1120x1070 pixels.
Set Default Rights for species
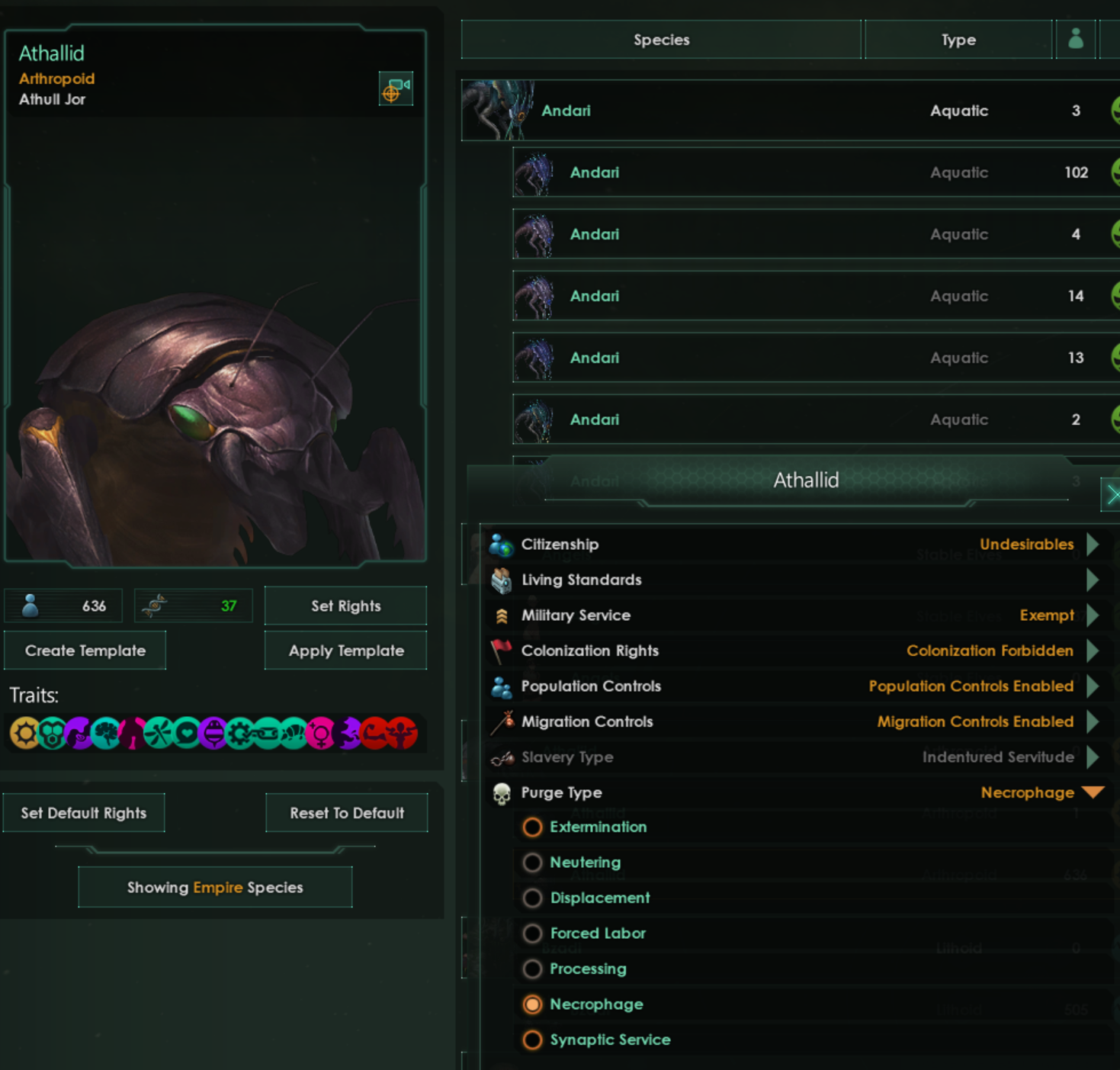(x=84, y=813)
